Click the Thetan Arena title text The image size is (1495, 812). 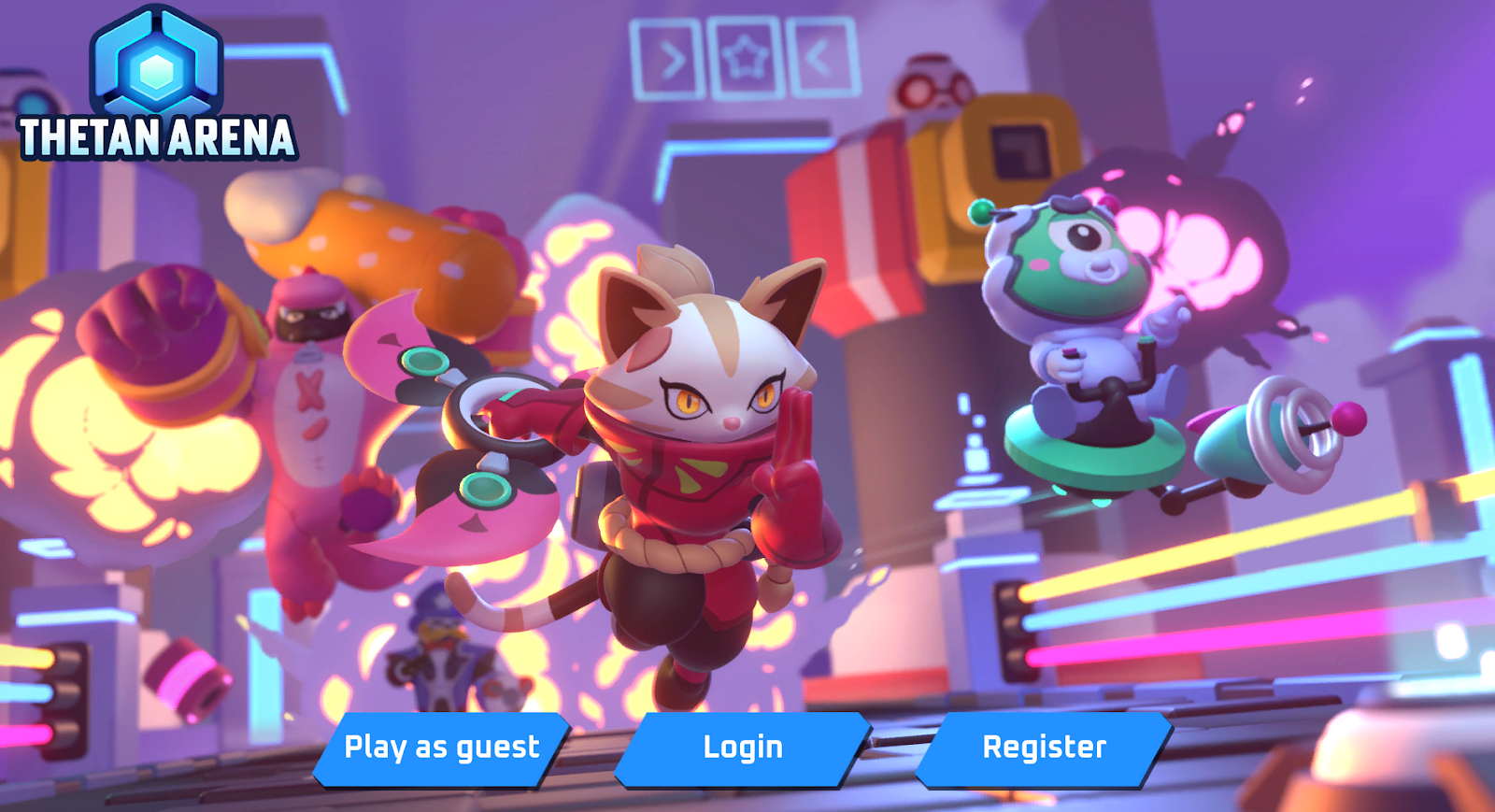click(x=155, y=138)
